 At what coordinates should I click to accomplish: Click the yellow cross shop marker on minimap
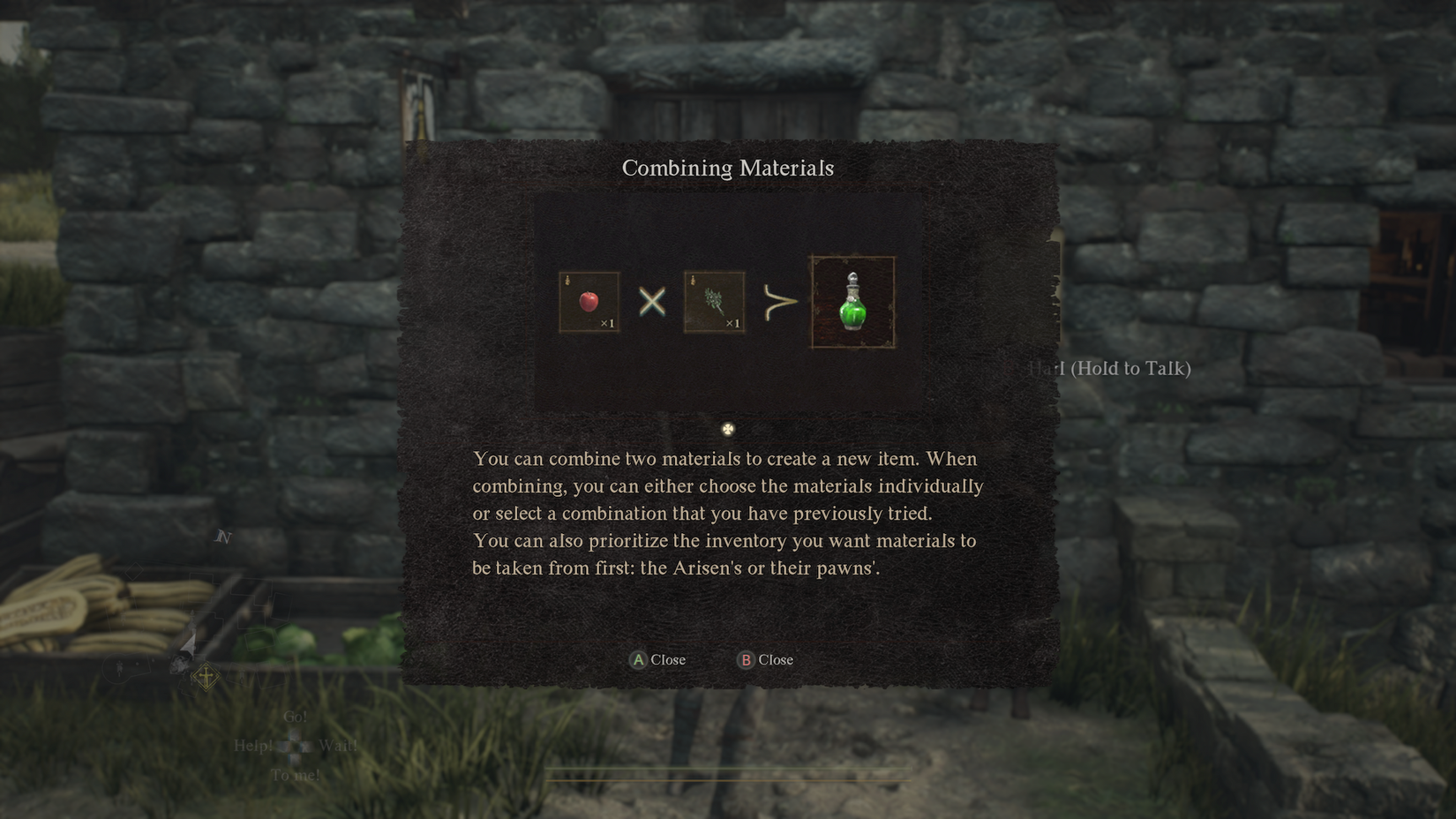(x=206, y=677)
